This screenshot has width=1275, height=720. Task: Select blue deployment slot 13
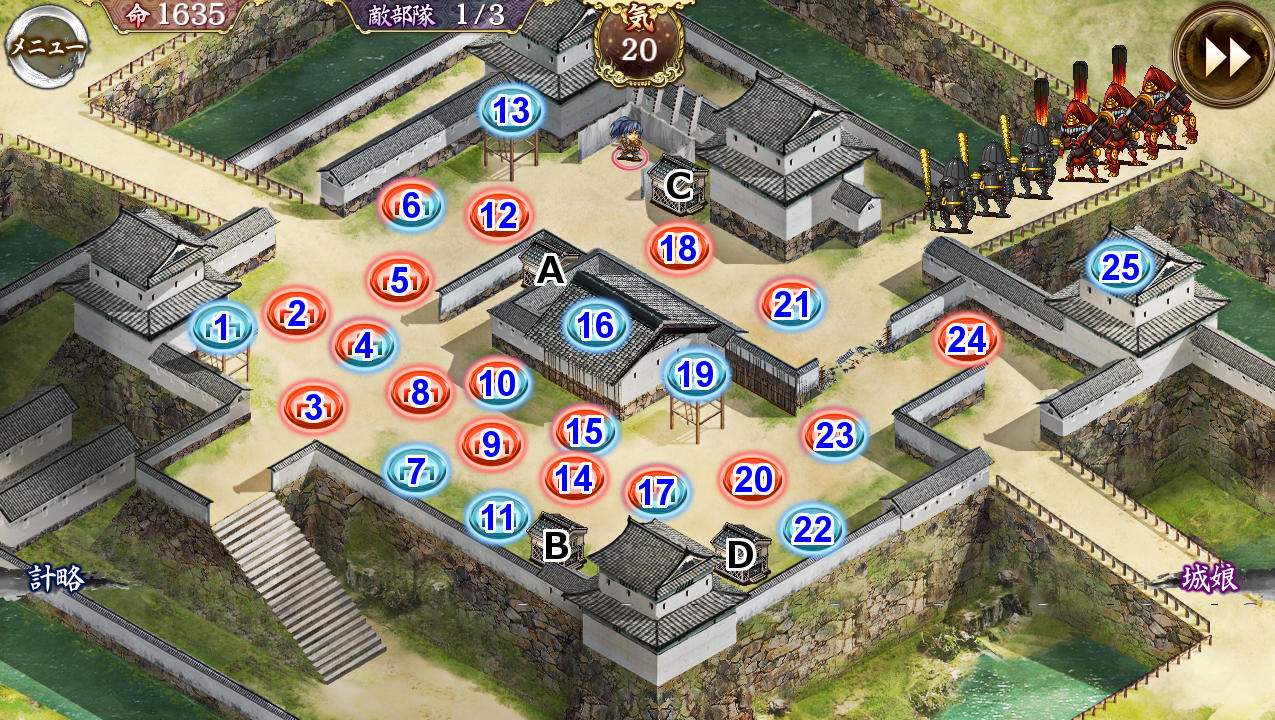point(512,111)
